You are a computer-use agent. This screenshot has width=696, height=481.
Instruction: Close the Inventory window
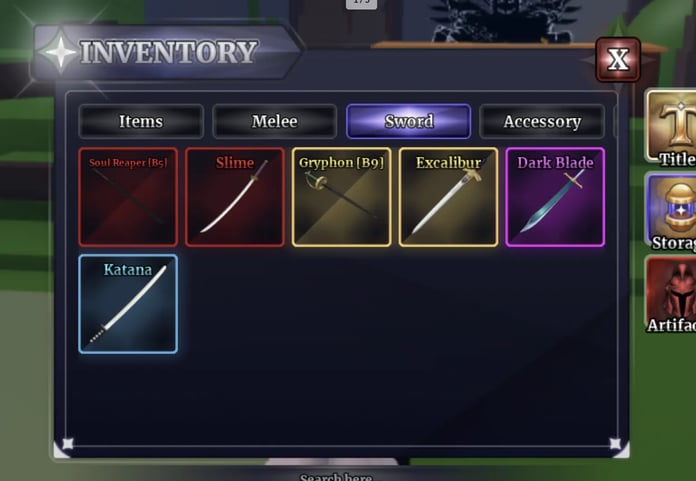click(618, 60)
